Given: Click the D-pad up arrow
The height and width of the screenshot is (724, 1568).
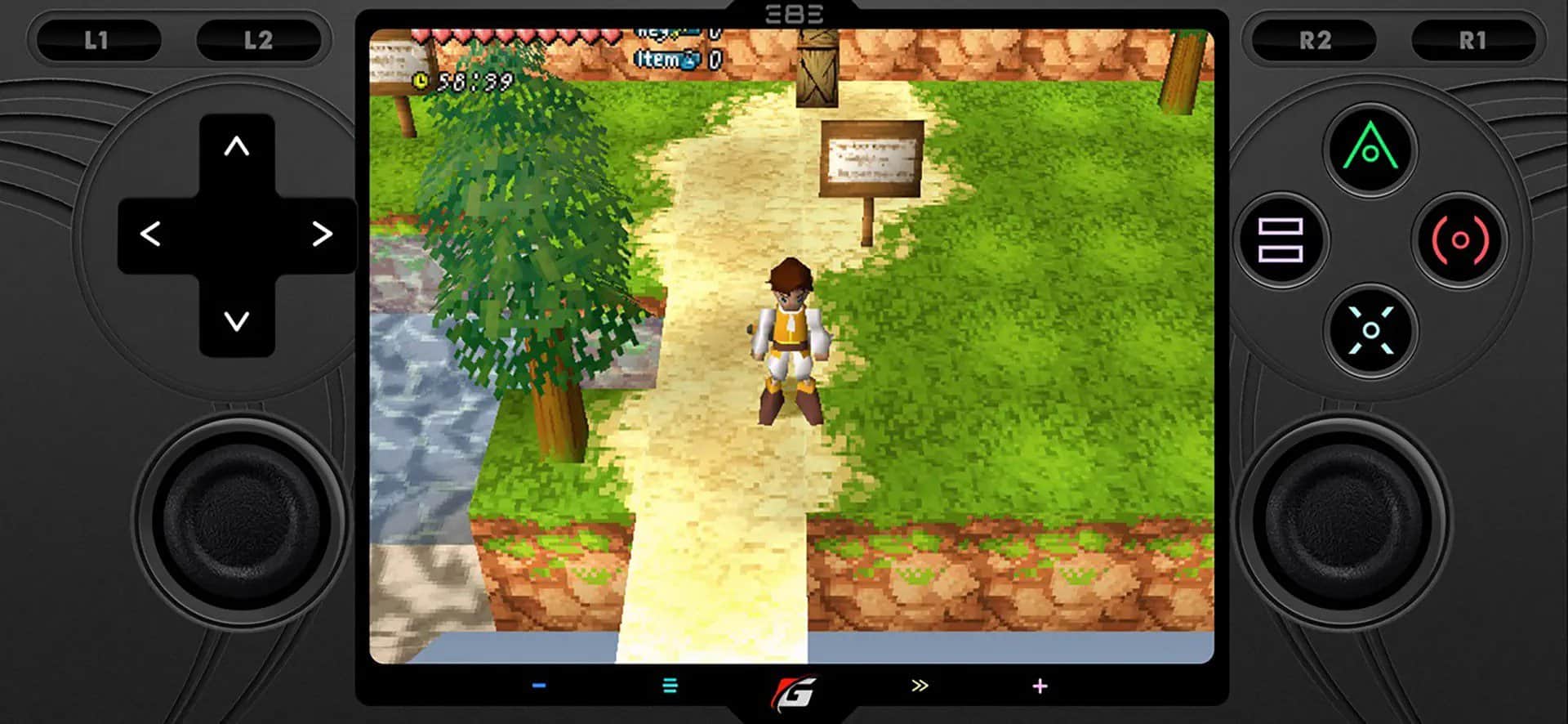Looking at the screenshot, I should 237,147.
